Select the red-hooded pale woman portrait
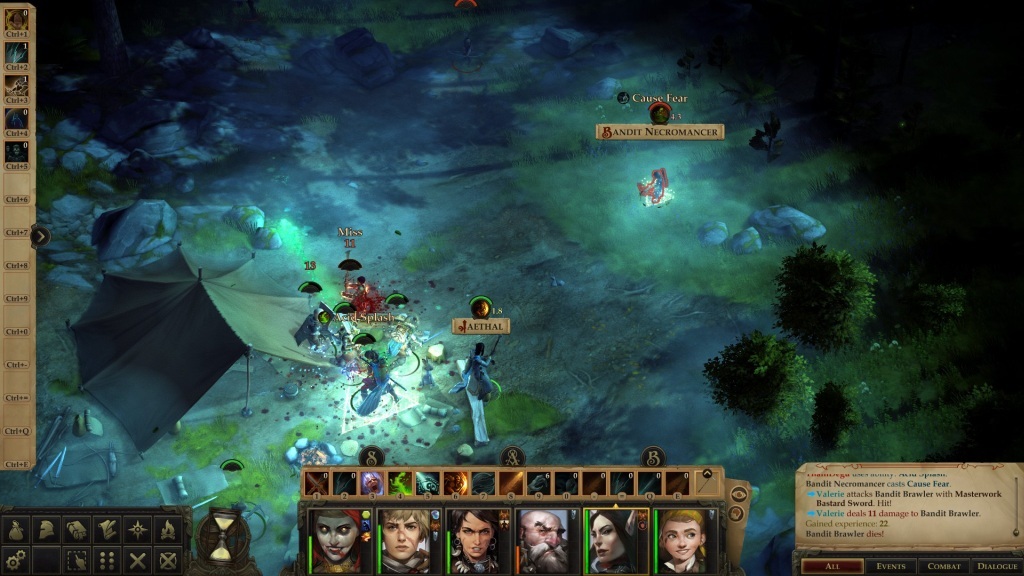Image resolution: width=1024 pixels, height=576 pixels. [x=338, y=540]
